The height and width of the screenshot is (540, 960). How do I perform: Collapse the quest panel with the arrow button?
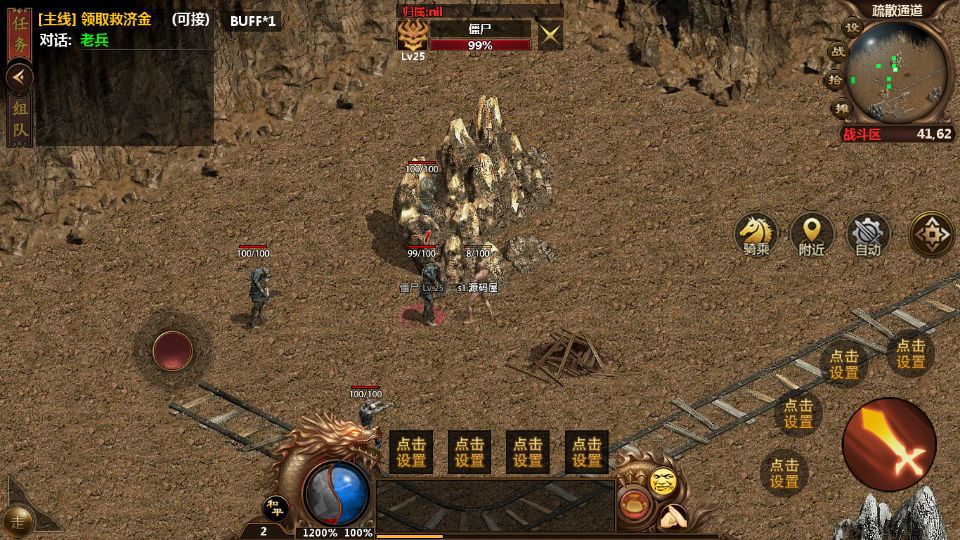tap(19, 77)
